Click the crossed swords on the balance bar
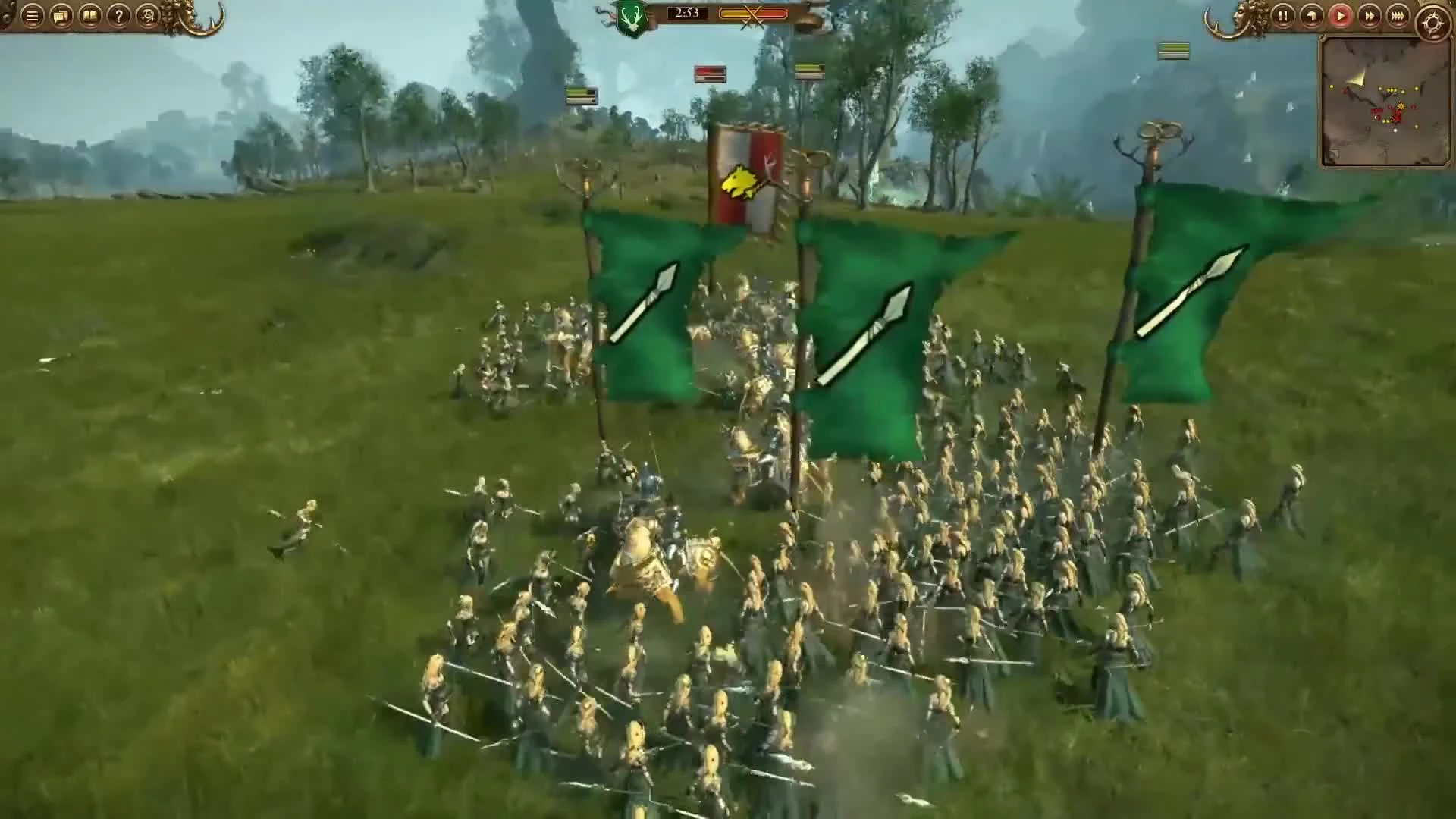This screenshot has height=819, width=1456. click(751, 13)
